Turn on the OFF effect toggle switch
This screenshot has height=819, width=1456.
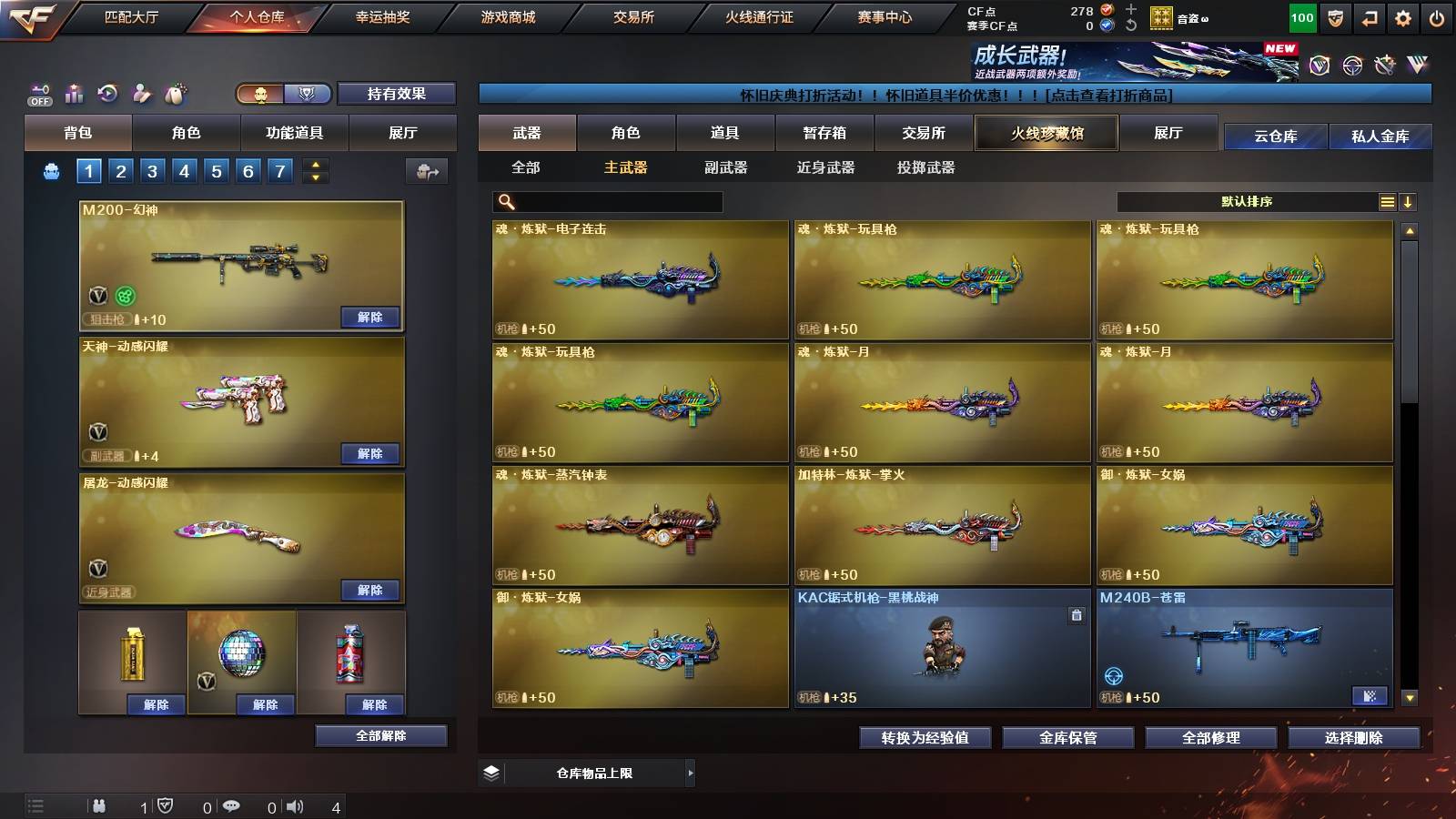(x=38, y=95)
